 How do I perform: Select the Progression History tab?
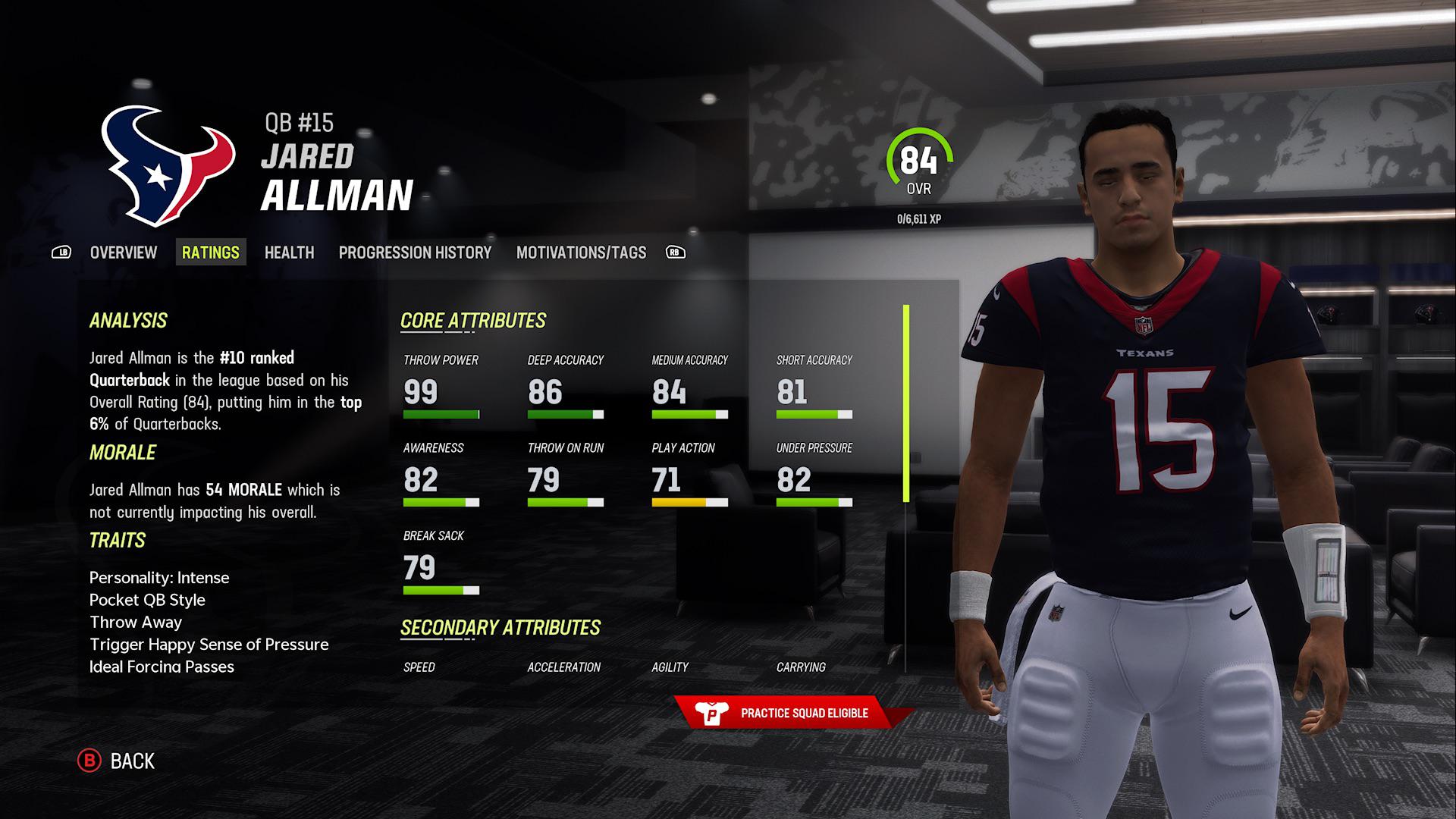click(416, 253)
